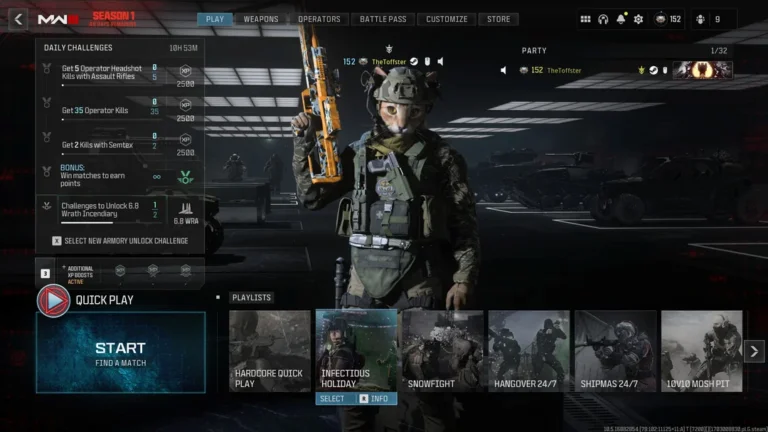Switch to the Weapons tab
The width and height of the screenshot is (768, 432).
[261, 19]
